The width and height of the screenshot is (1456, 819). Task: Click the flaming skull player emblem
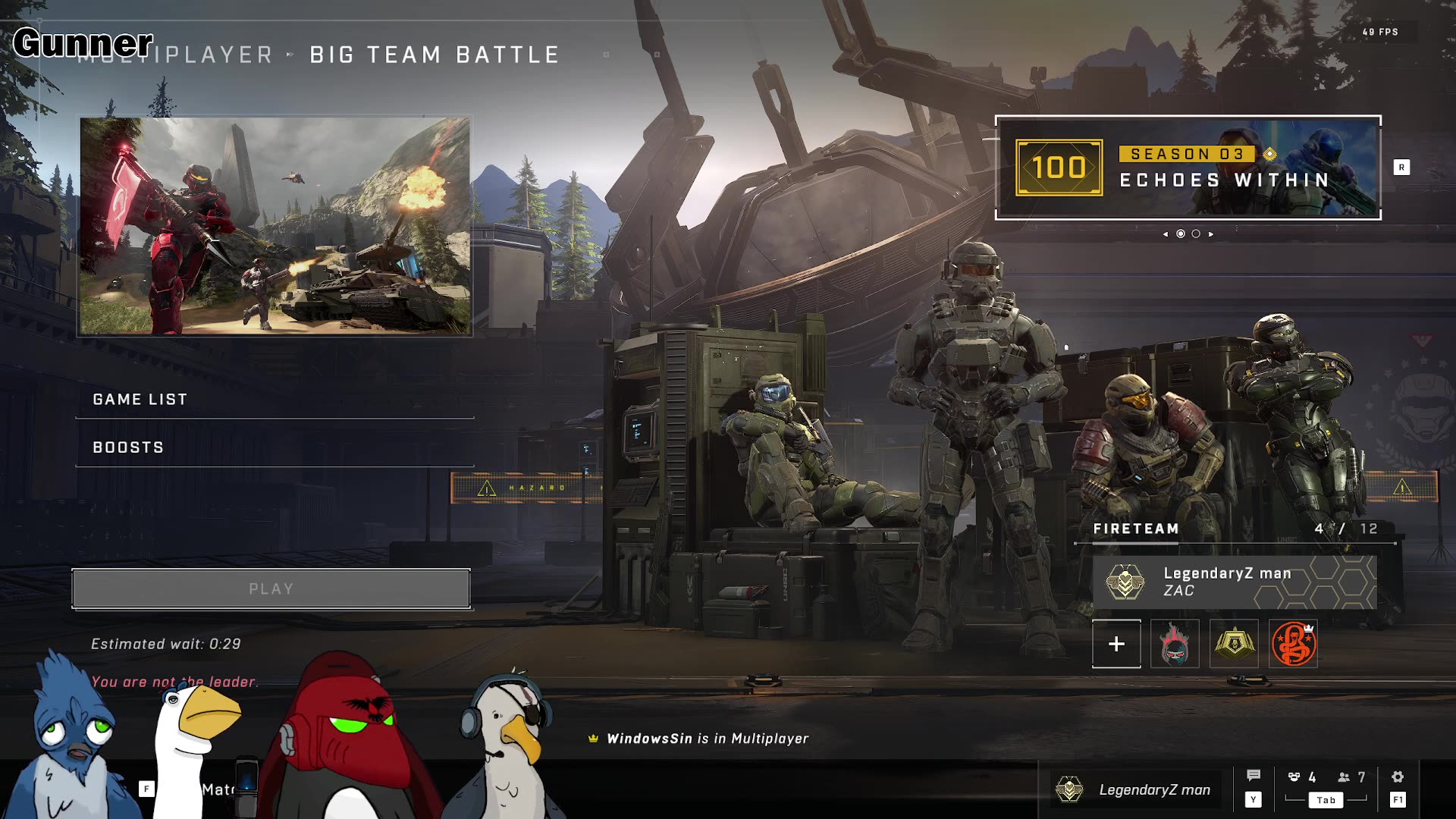click(1174, 644)
